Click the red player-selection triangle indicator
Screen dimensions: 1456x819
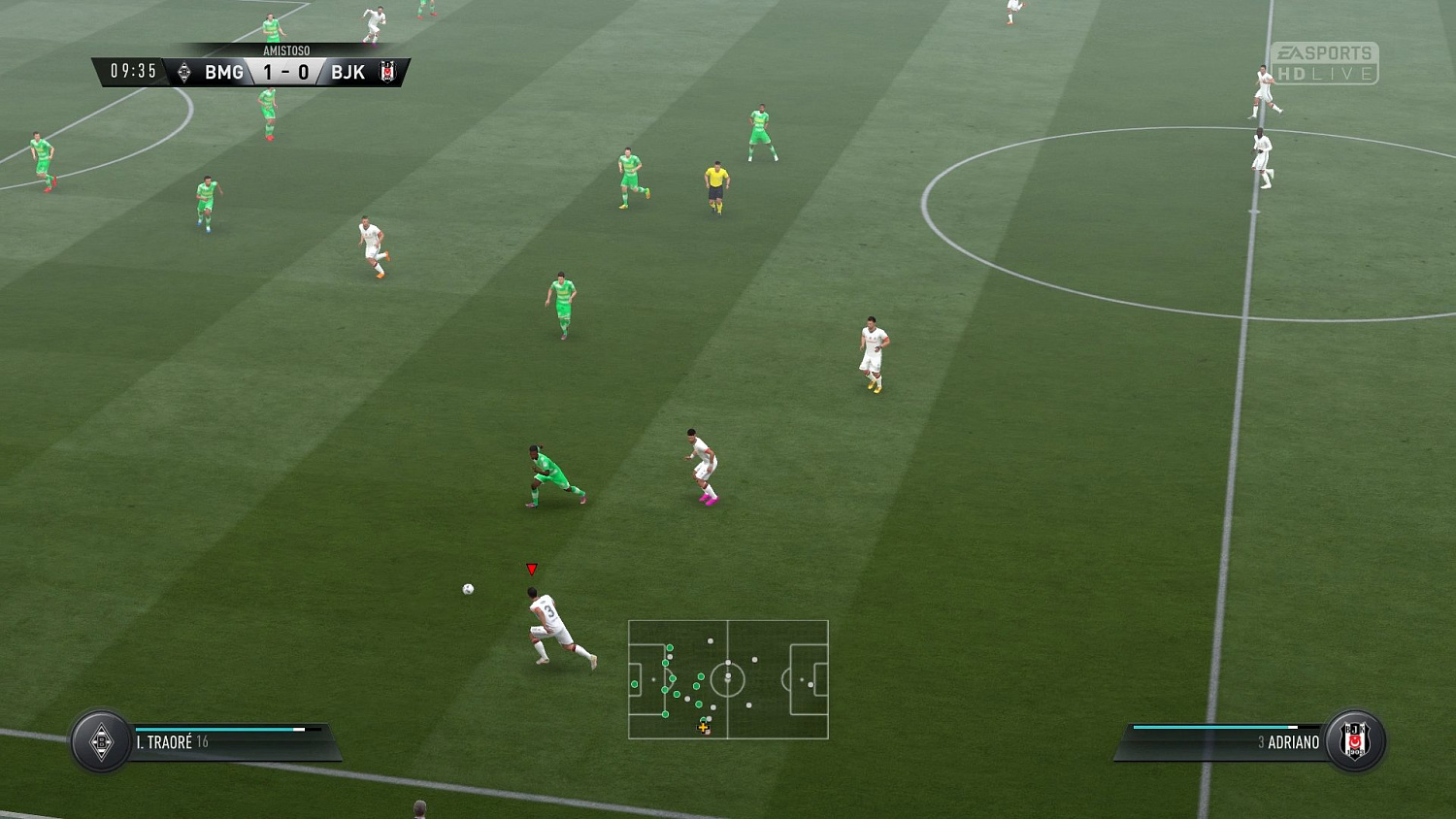point(532,569)
